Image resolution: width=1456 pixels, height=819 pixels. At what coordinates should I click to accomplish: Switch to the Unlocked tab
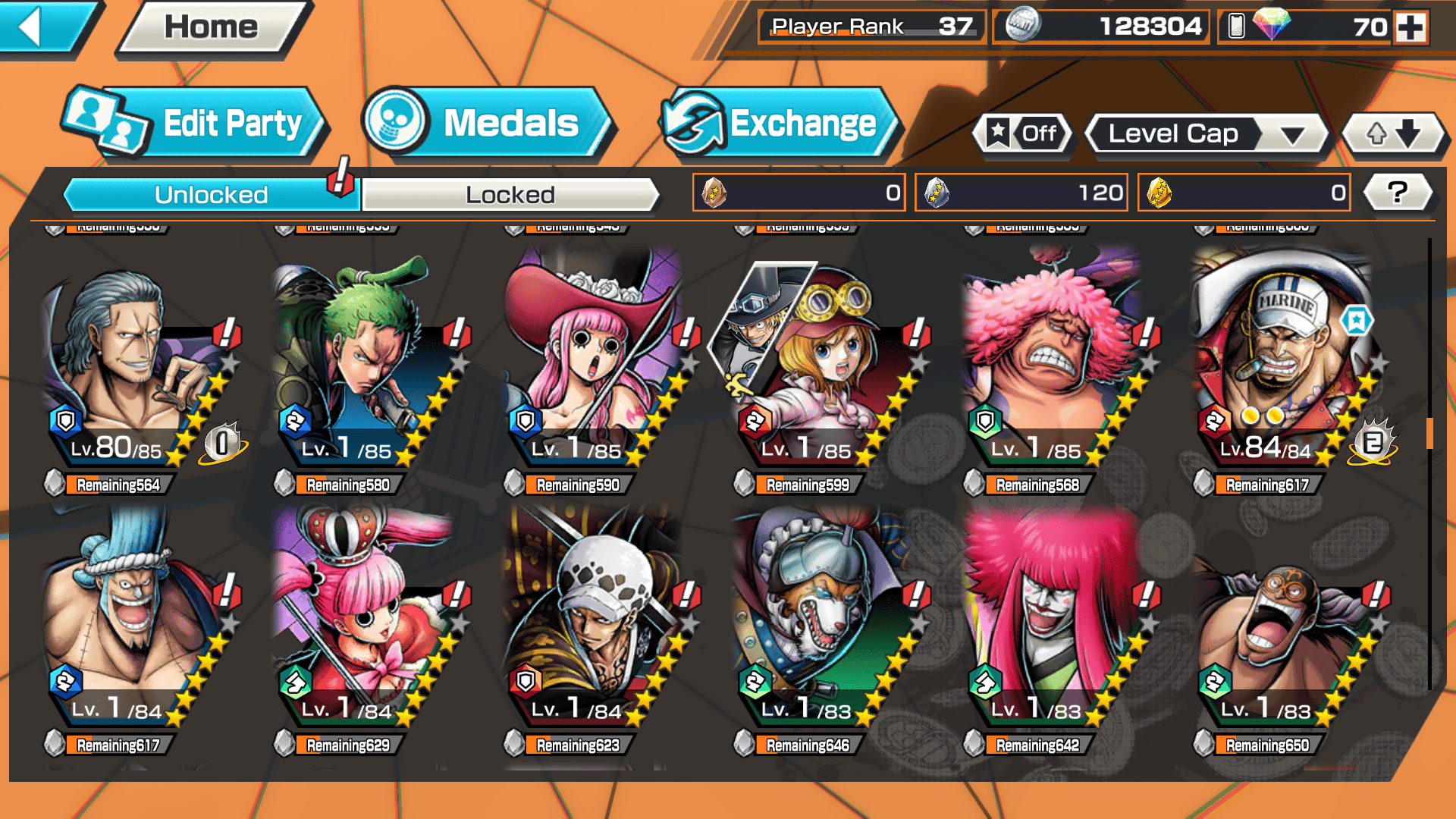[211, 195]
